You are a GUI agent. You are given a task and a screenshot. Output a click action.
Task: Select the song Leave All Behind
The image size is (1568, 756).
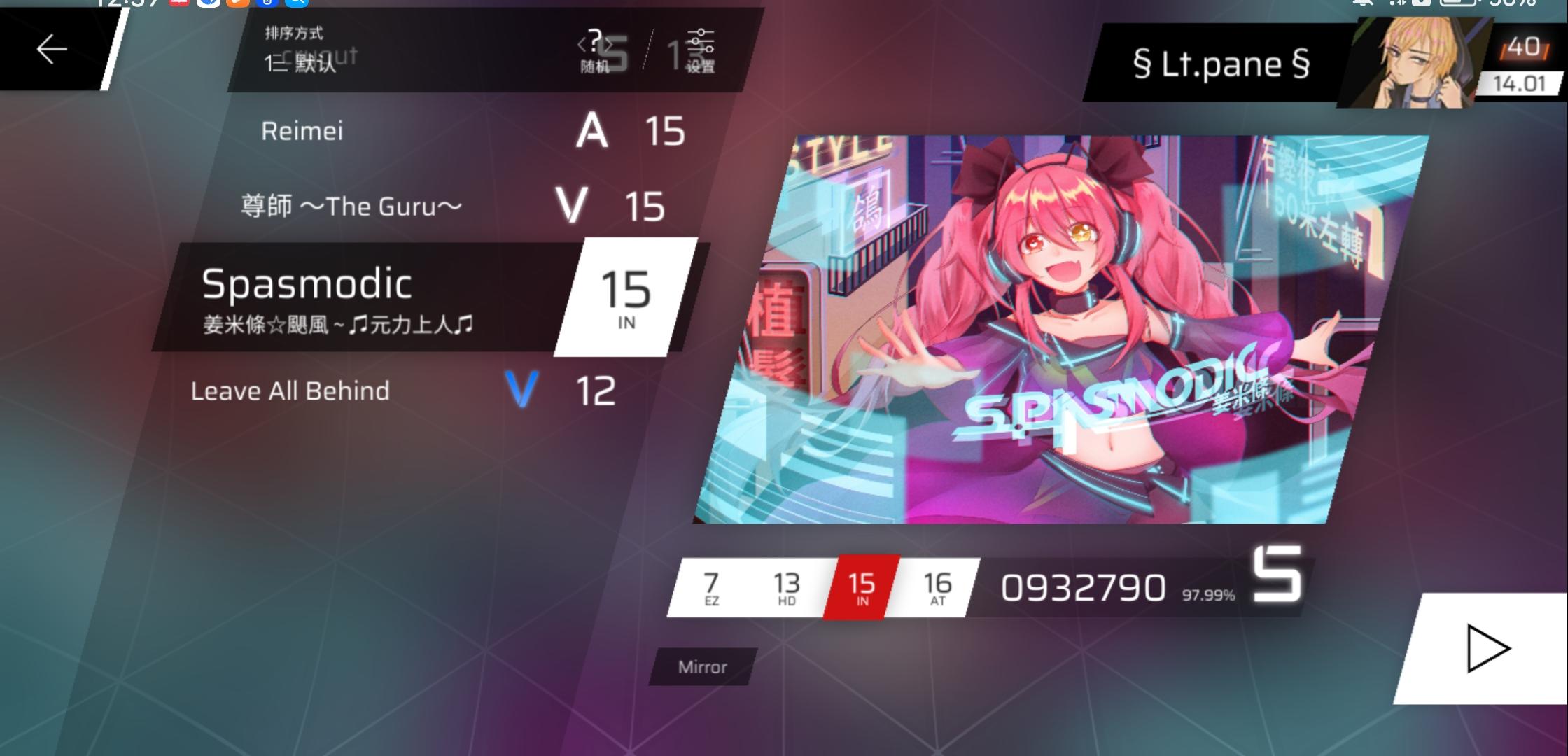tap(290, 391)
